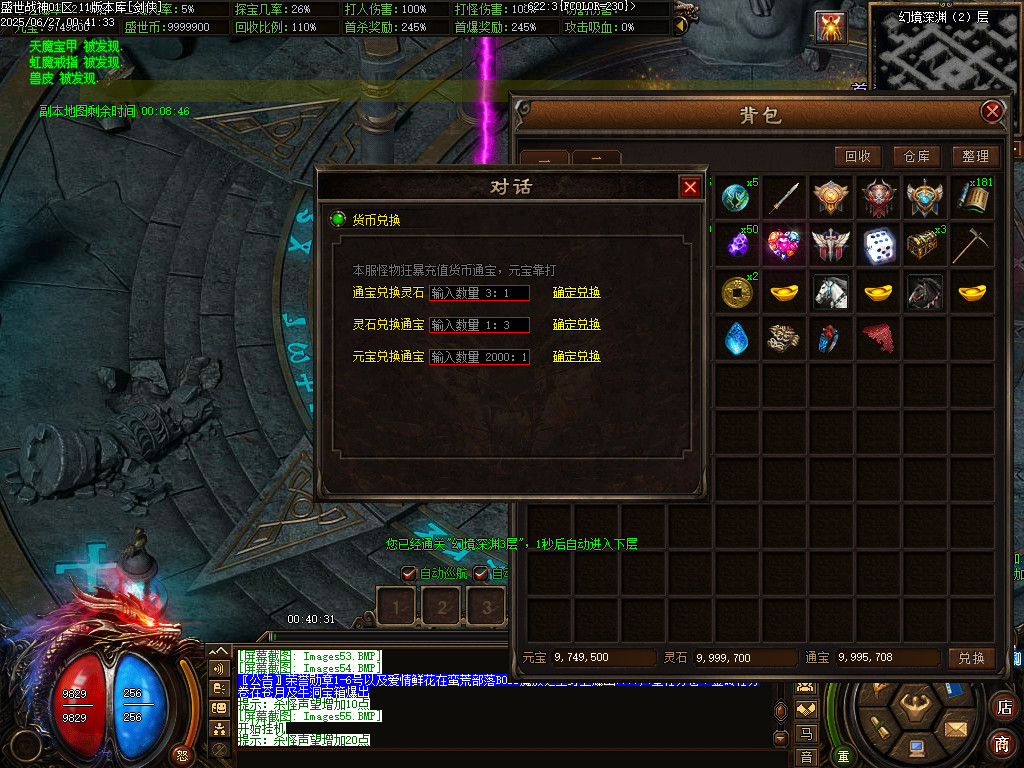Sort the bag with 整理
The image size is (1024, 768).
pos(975,156)
